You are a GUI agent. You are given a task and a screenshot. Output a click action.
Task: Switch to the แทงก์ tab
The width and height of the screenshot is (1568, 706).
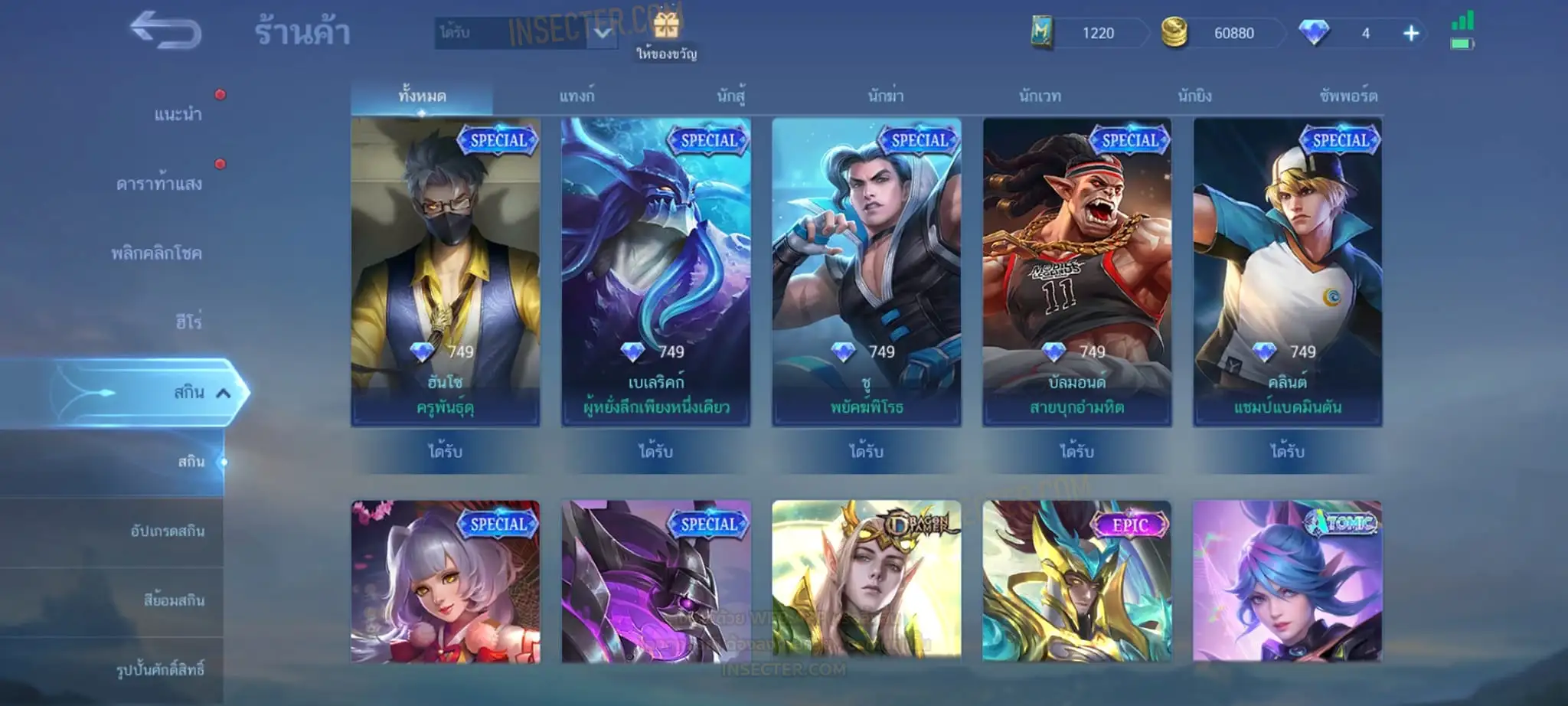(x=576, y=96)
